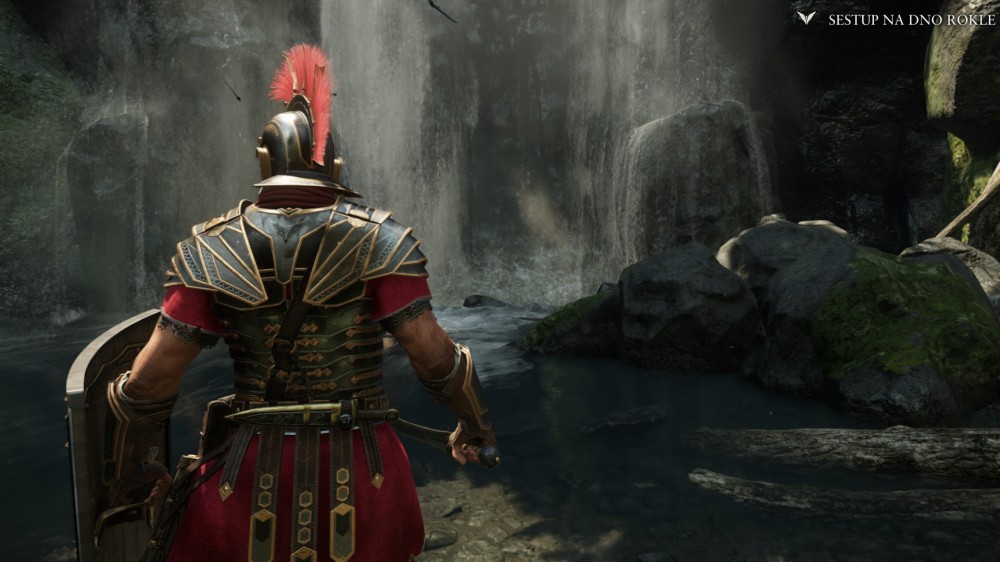Click the winged objective marker icon
Screen dimensions: 1000x562
tap(806, 18)
